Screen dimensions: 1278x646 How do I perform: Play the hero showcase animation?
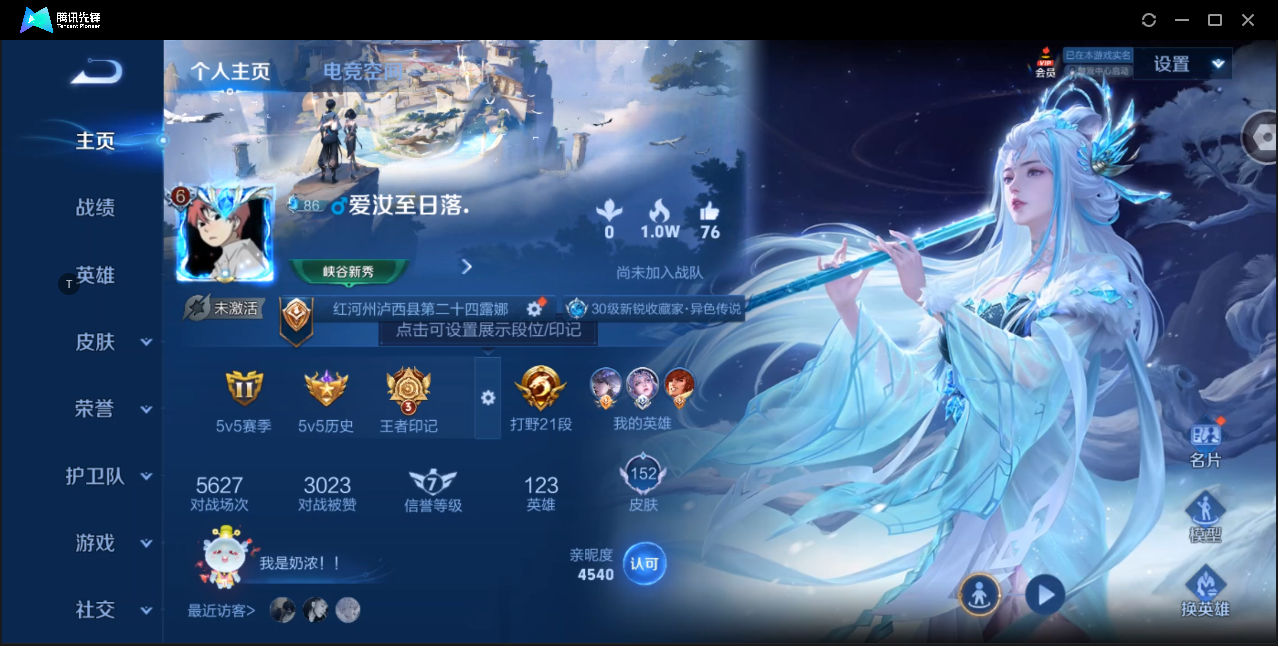[1045, 595]
